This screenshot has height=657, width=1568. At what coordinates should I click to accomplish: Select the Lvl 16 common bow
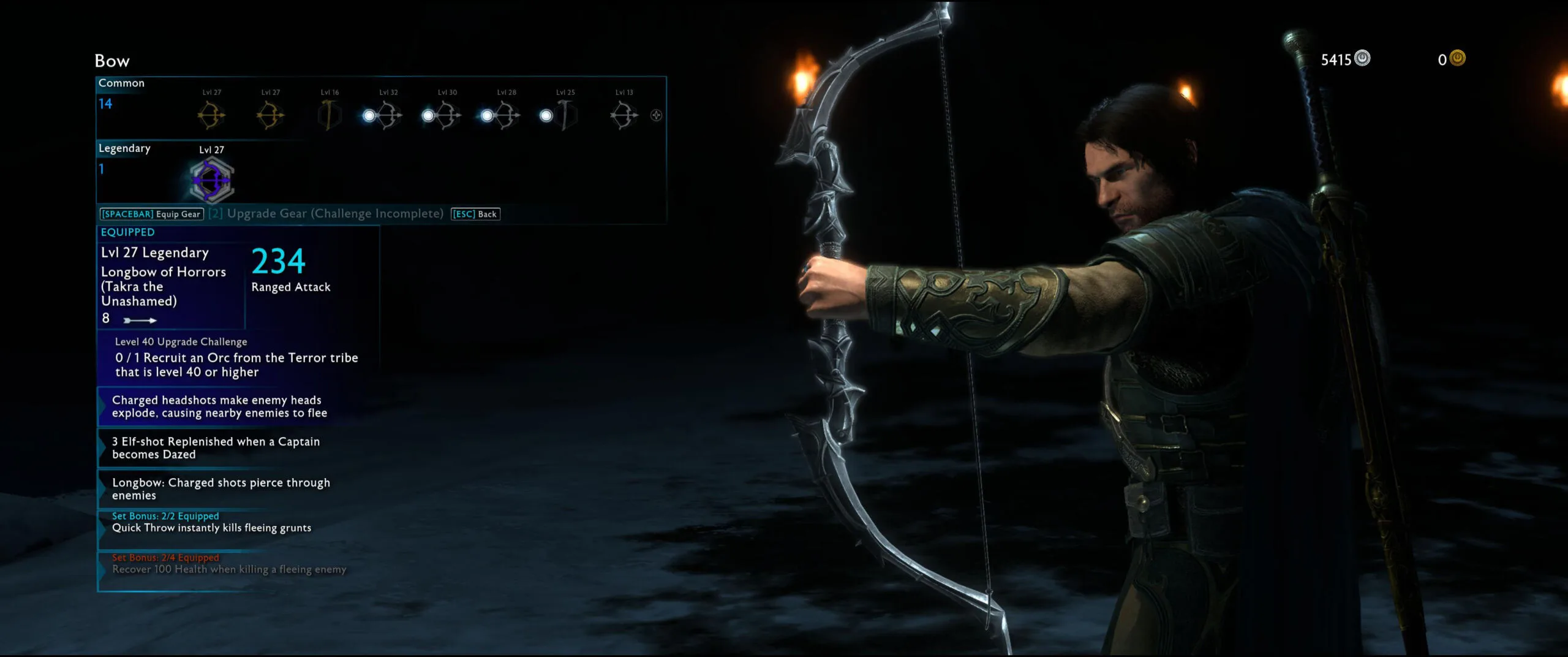coord(330,115)
